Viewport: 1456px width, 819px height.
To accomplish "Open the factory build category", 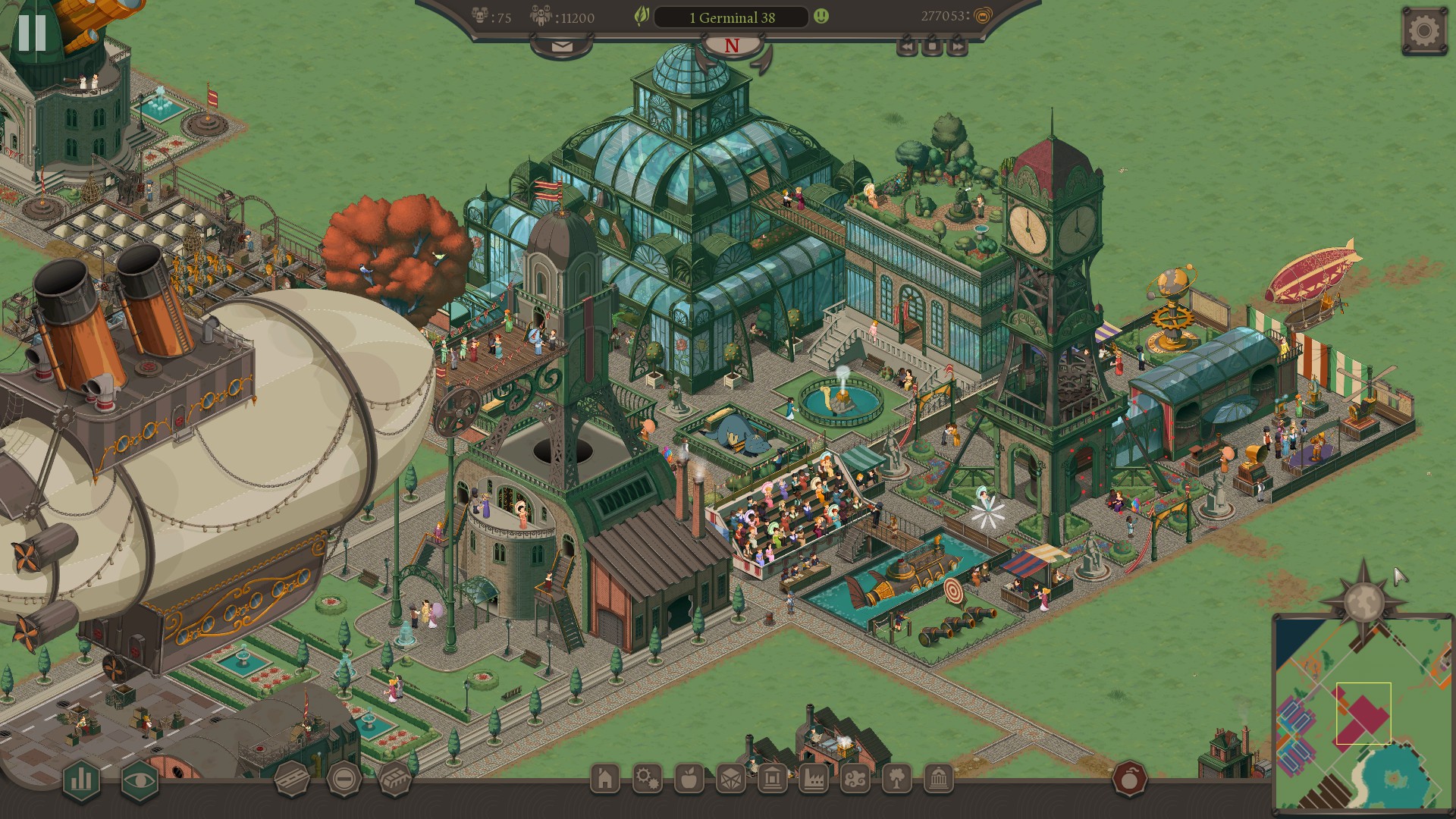I will [x=813, y=779].
